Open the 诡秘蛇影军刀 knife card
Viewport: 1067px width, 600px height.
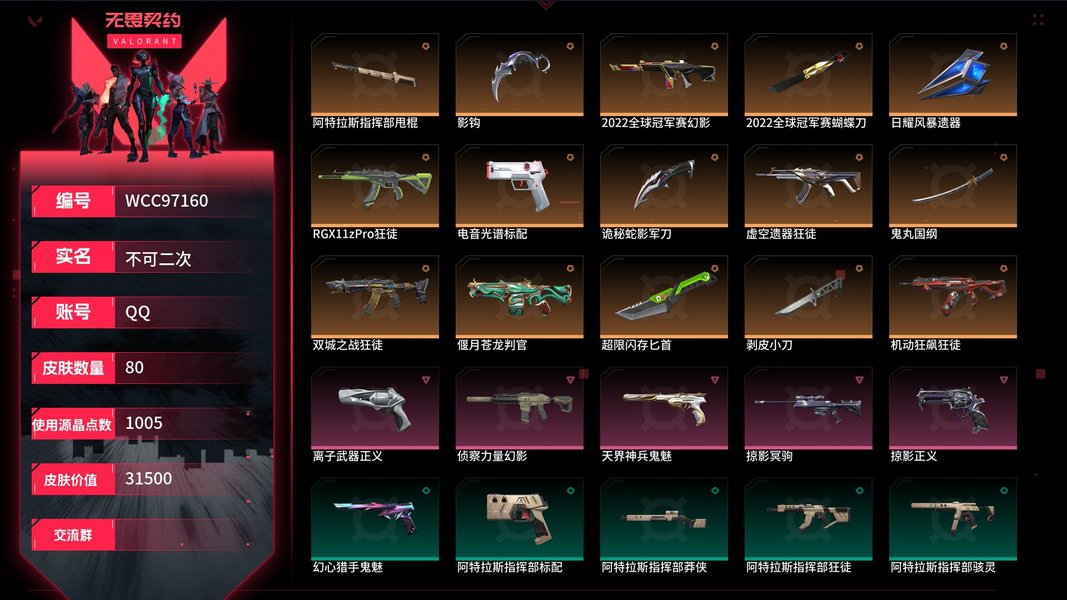pyautogui.click(x=664, y=186)
